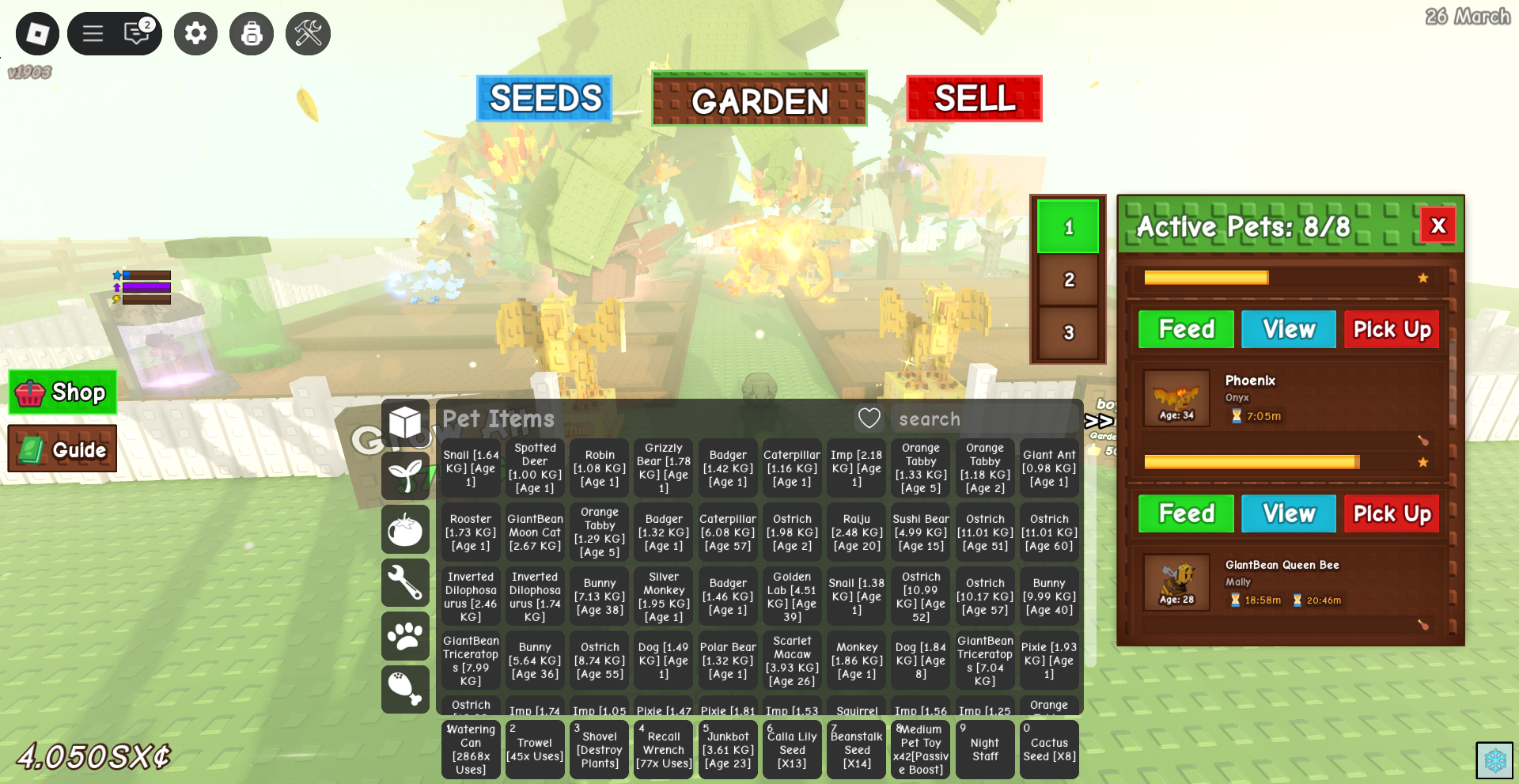The height and width of the screenshot is (784, 1519).
Task: Toggle the favorites heart filter
Action: click(869, 419)
